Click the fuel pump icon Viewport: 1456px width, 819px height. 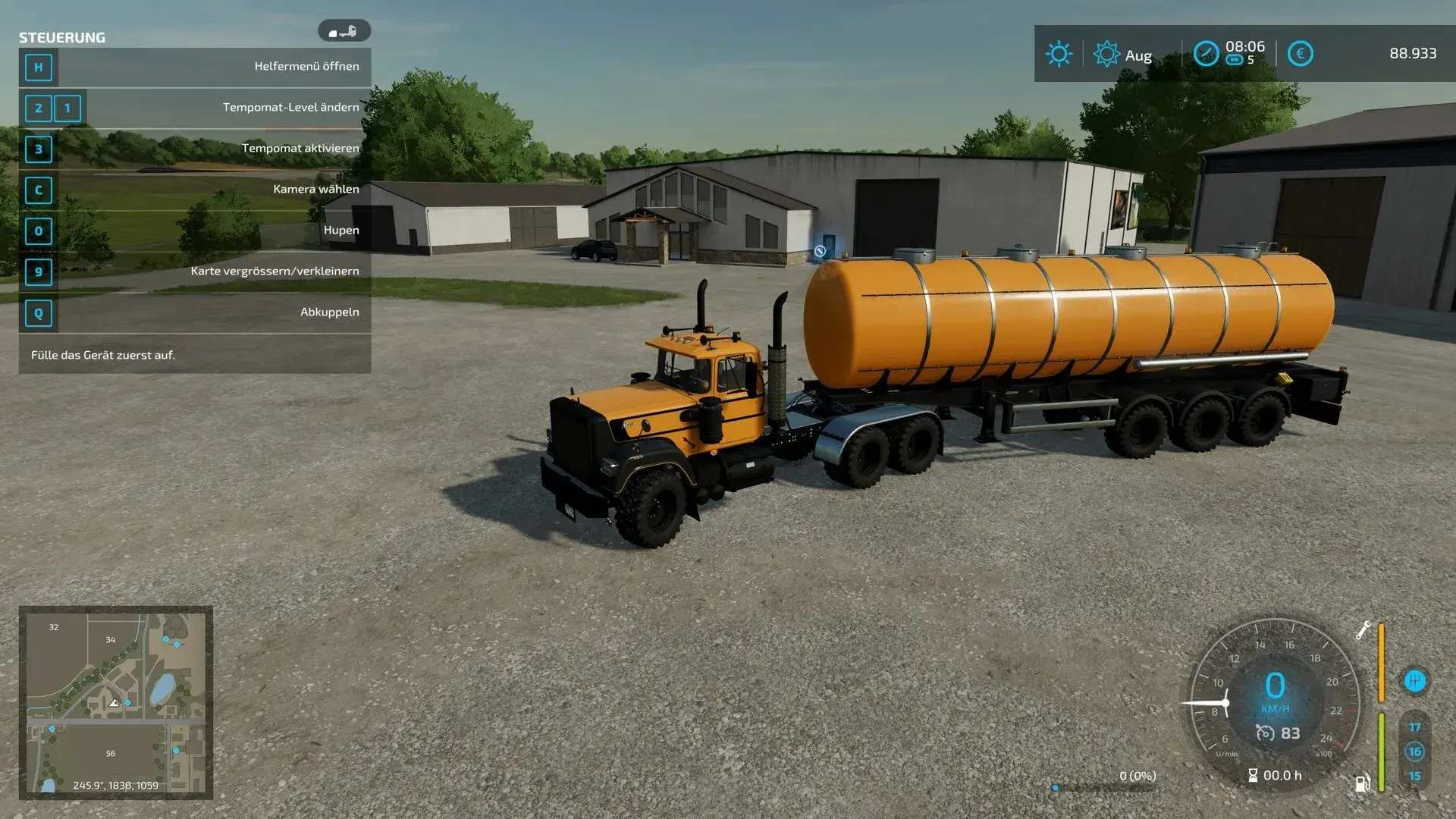pyautogui.click(x=1362, y=783)
